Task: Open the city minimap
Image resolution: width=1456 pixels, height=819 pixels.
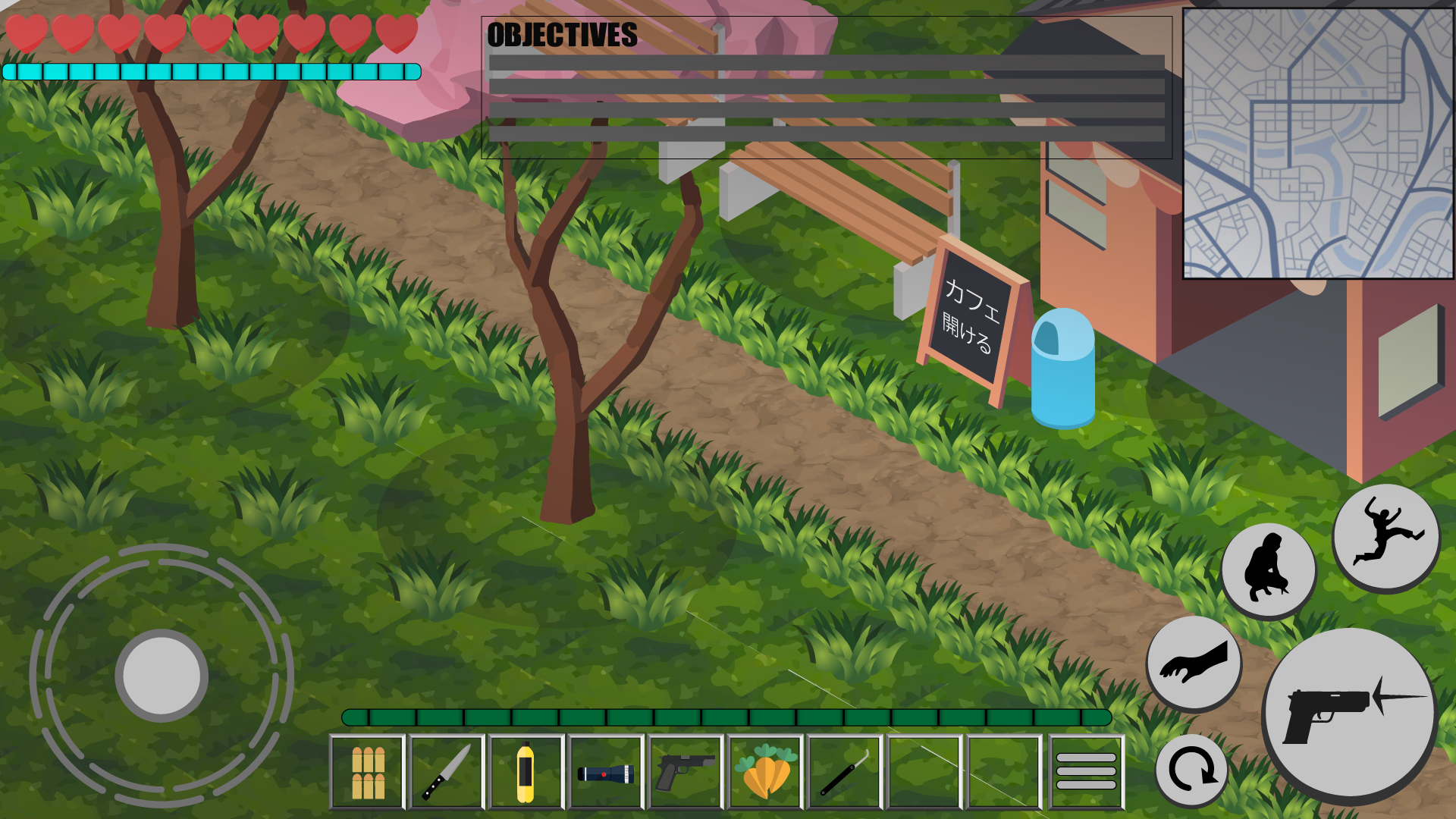Action: (x=1318, y=143)
